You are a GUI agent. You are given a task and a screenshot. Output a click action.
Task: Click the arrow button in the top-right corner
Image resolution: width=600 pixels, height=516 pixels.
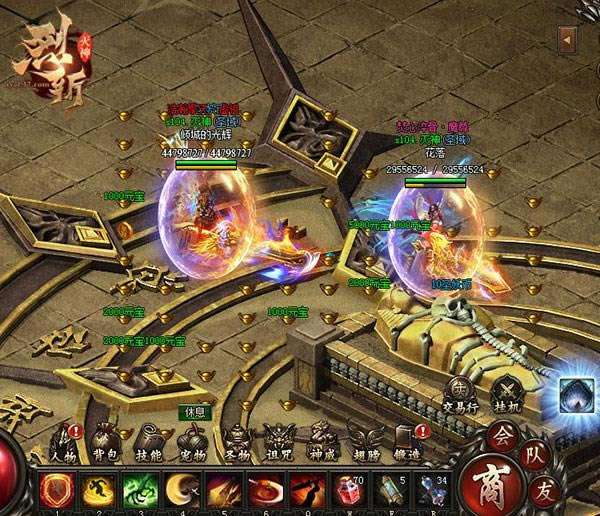[x=567, y=41]
